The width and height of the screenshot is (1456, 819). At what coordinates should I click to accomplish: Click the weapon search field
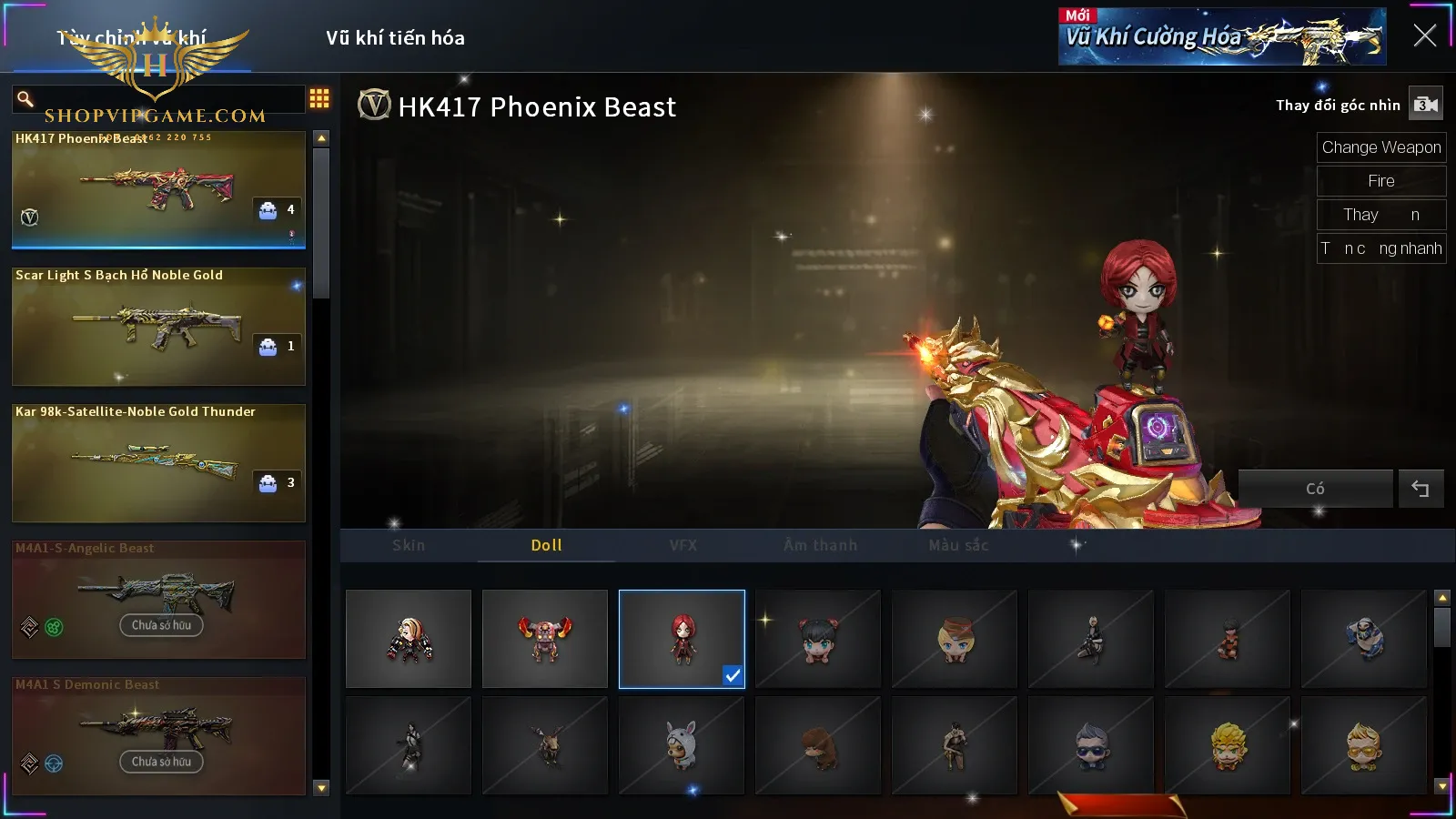coord(164,98)
